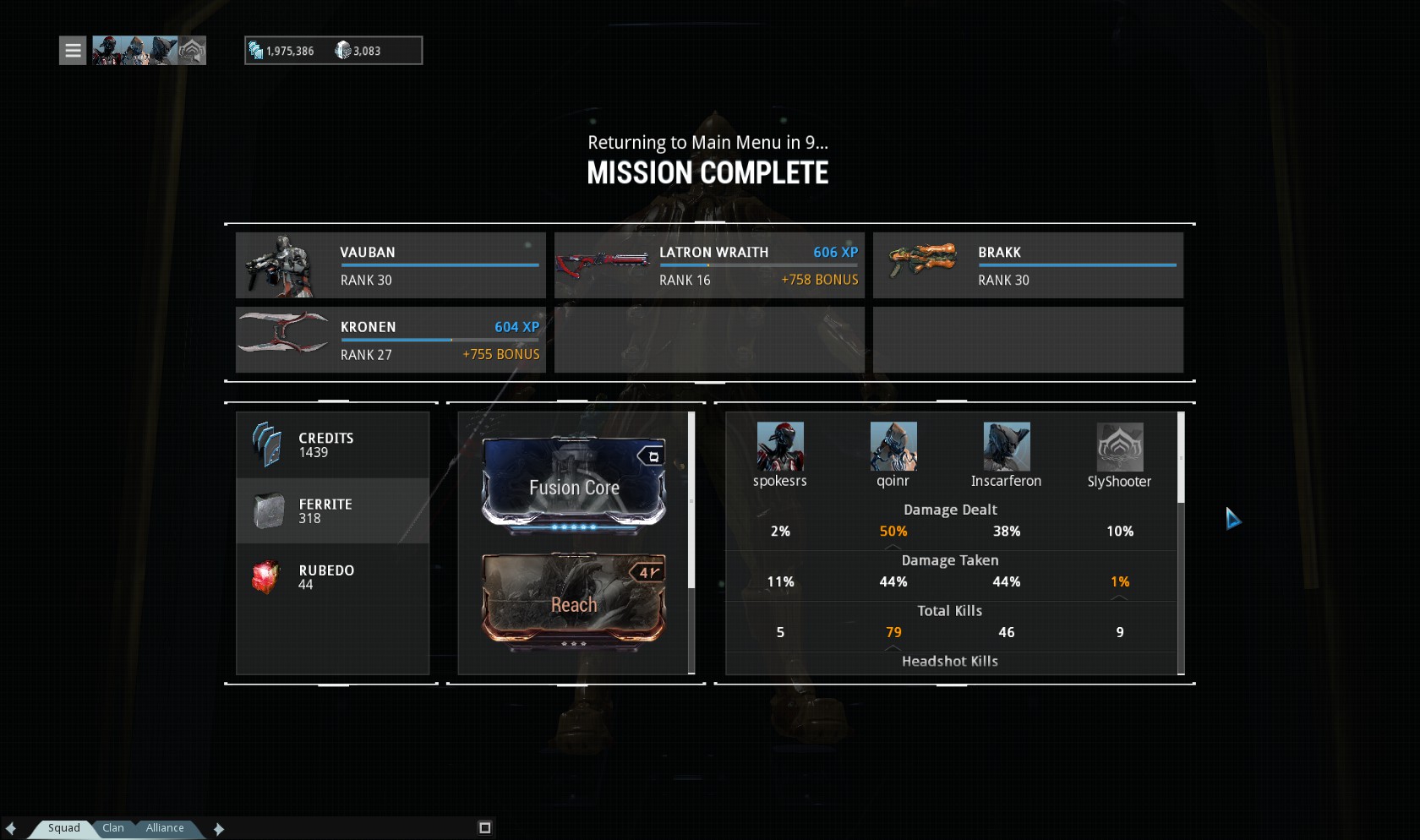View spokesrs player avatar
This screenshot has width=1420, height=840.
pos(780,446)
